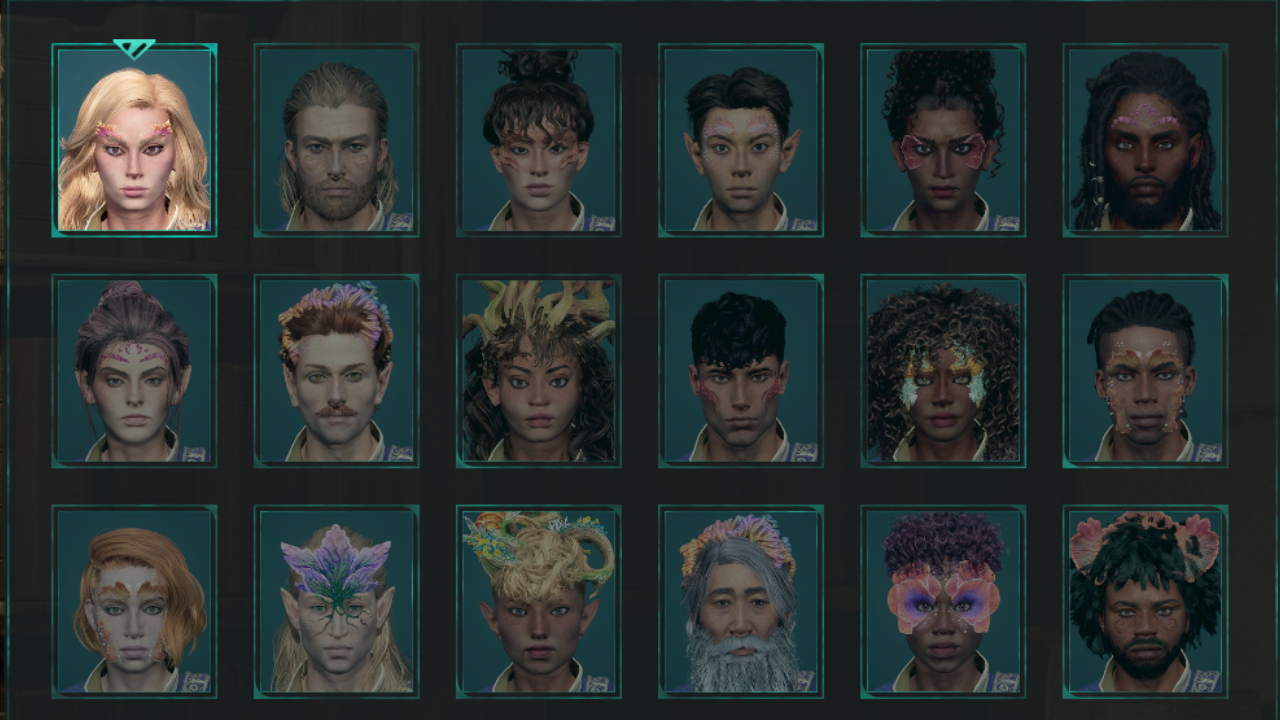Pick the blonde with floral horned updo
The width and height of the screenshot is (1280, 720).
click(x=538, y=601)
